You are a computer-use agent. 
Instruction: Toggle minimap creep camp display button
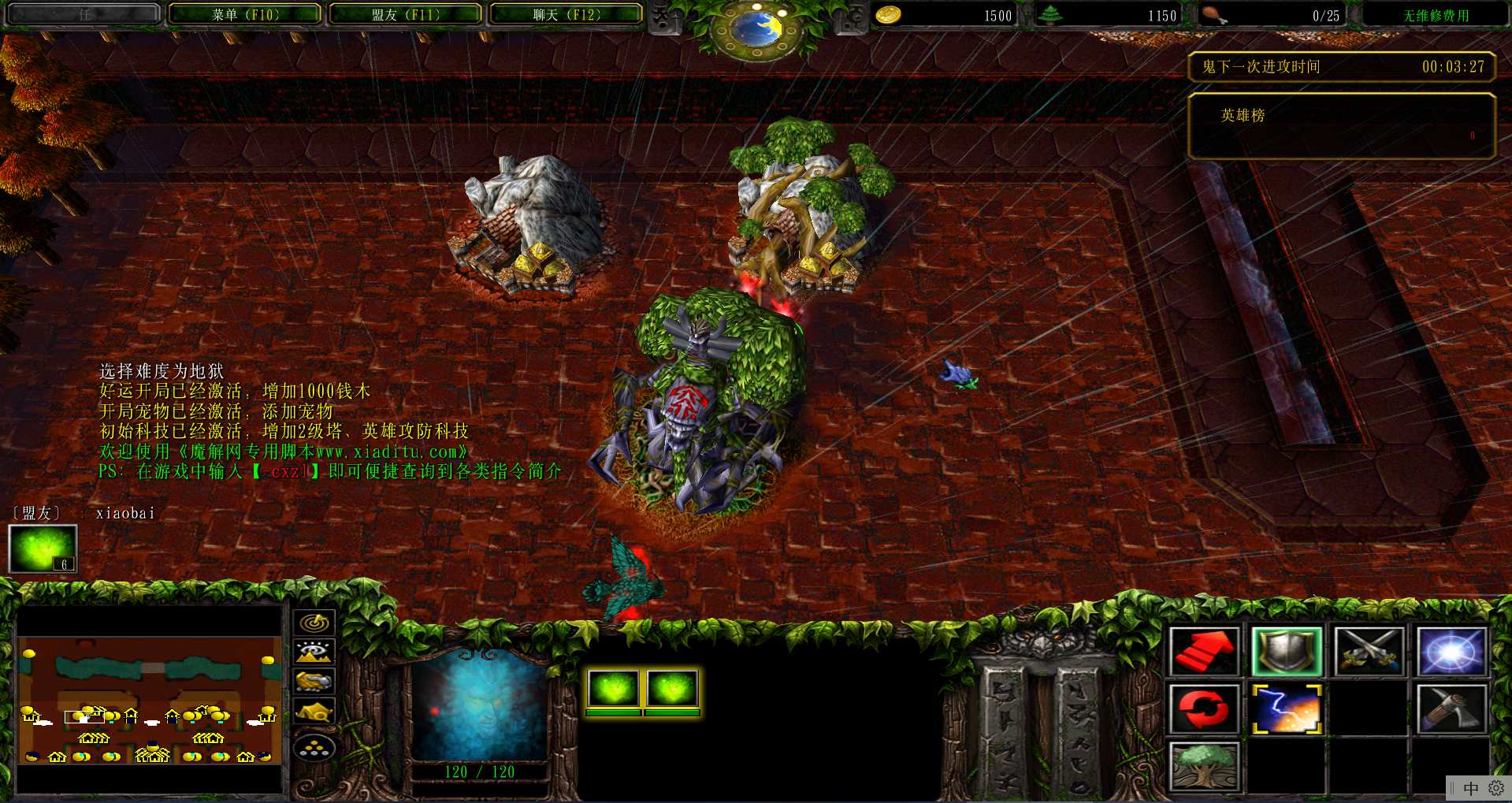[314, 712]
